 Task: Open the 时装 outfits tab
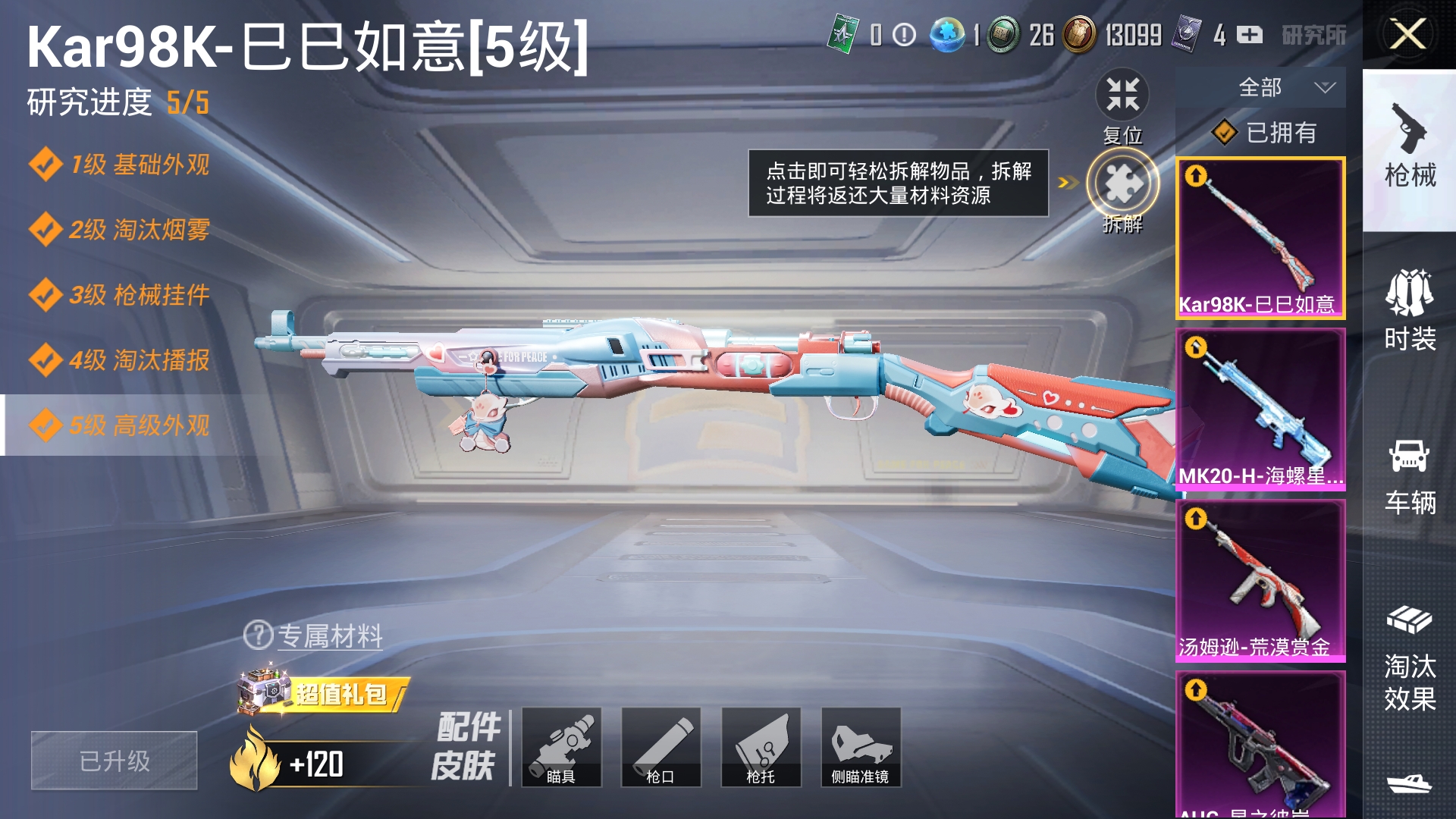pyautogui.click(x=1409, y=311)
